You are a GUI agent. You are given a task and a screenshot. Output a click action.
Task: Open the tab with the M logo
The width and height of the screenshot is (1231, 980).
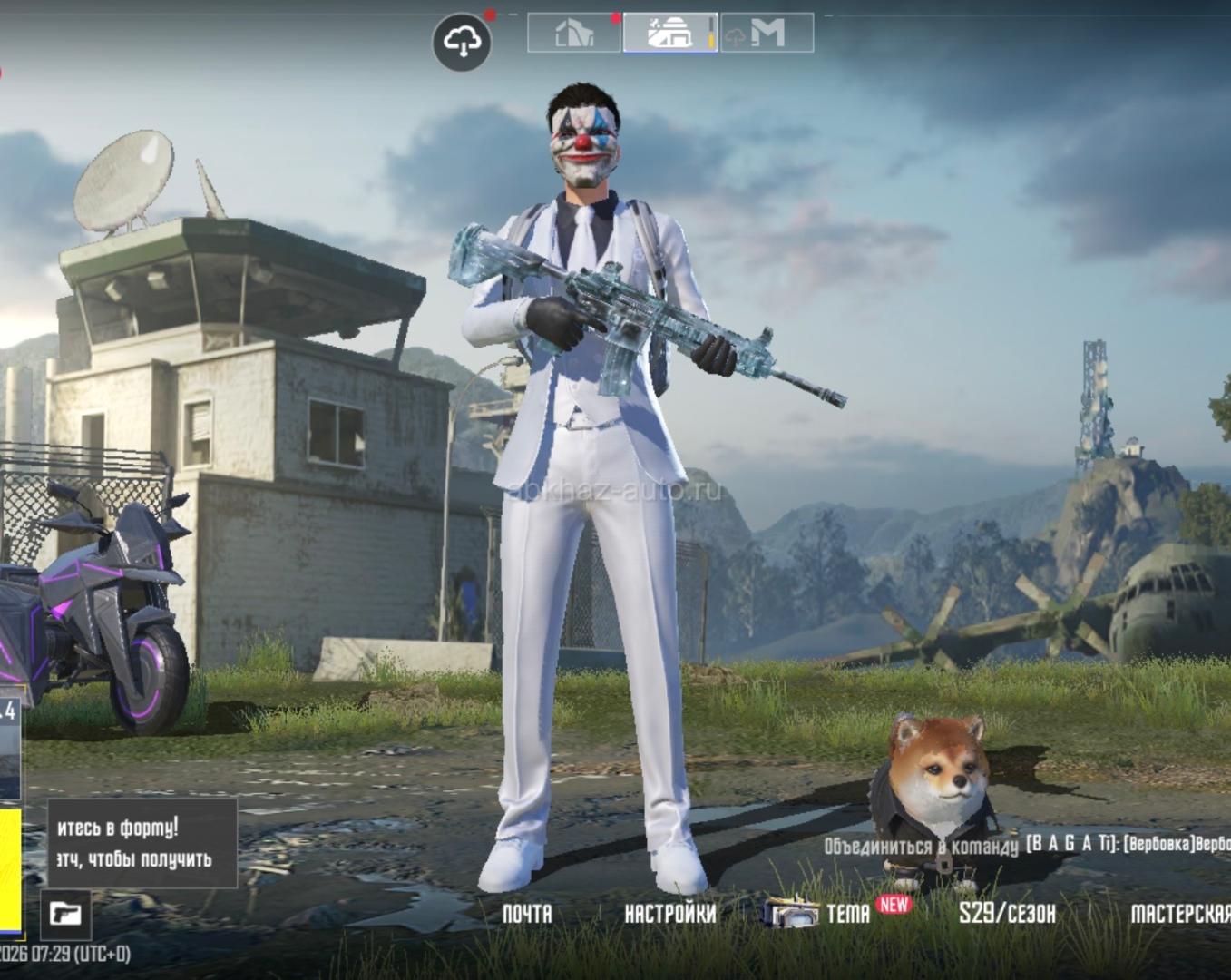767,34
